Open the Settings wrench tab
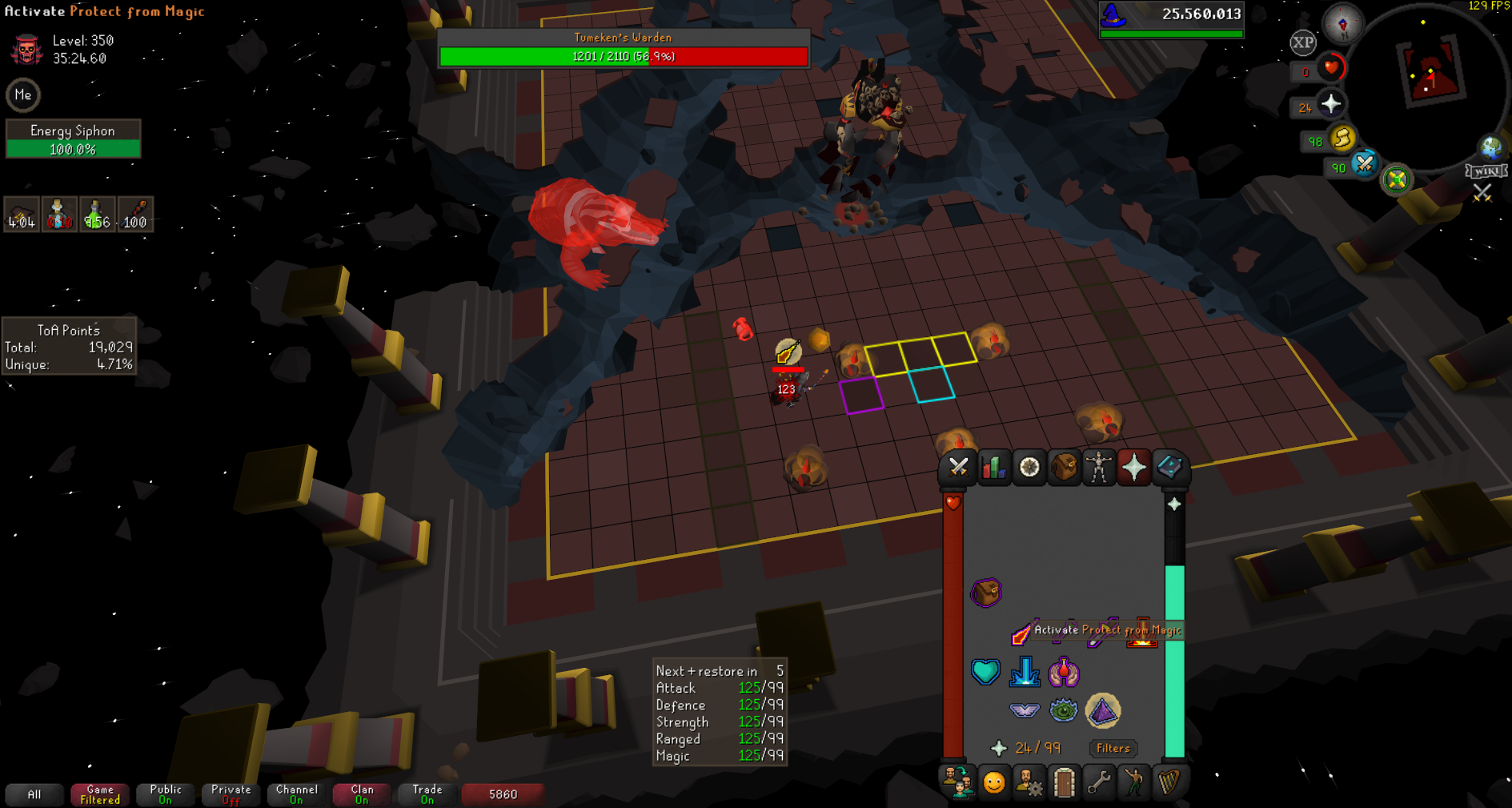1512x808 pixels. [x=1099, y=782]
